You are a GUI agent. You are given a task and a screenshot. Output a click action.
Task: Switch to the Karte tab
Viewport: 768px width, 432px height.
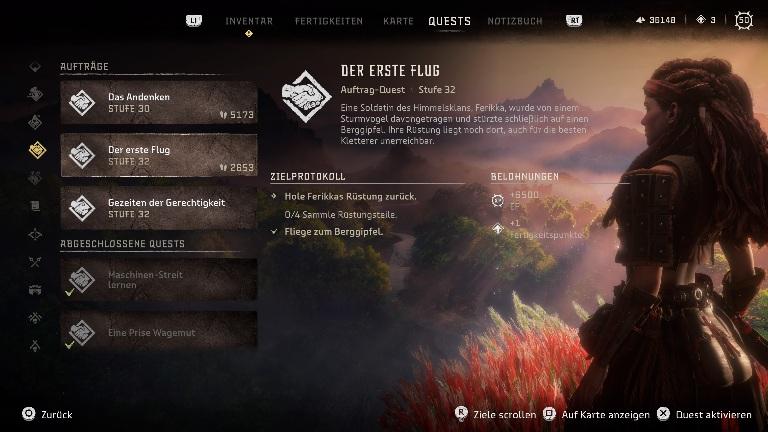tap(398, 21)
